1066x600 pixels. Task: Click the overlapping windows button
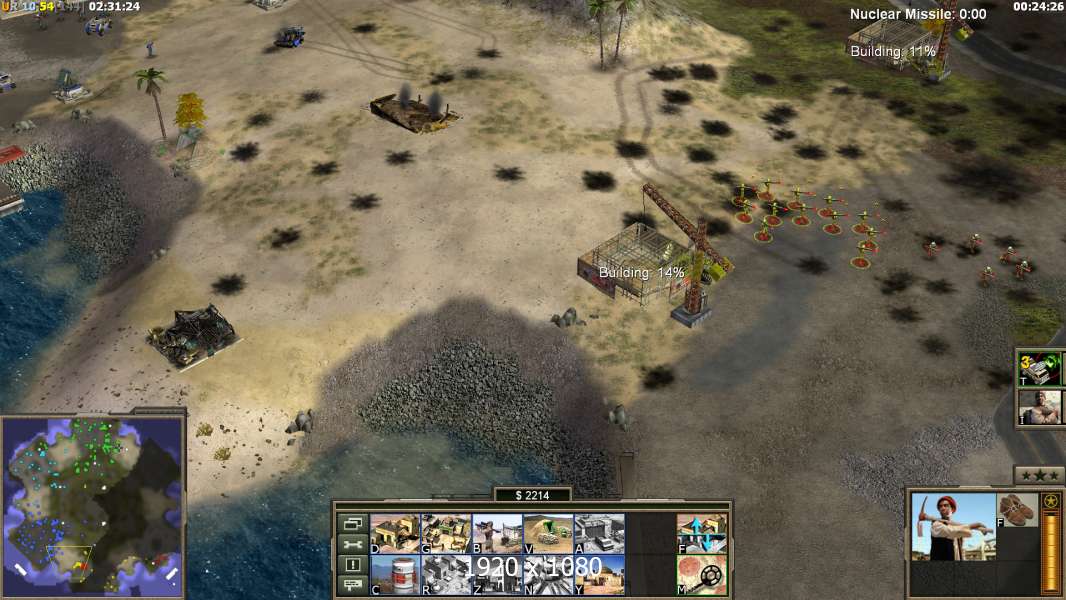point(352,523)
